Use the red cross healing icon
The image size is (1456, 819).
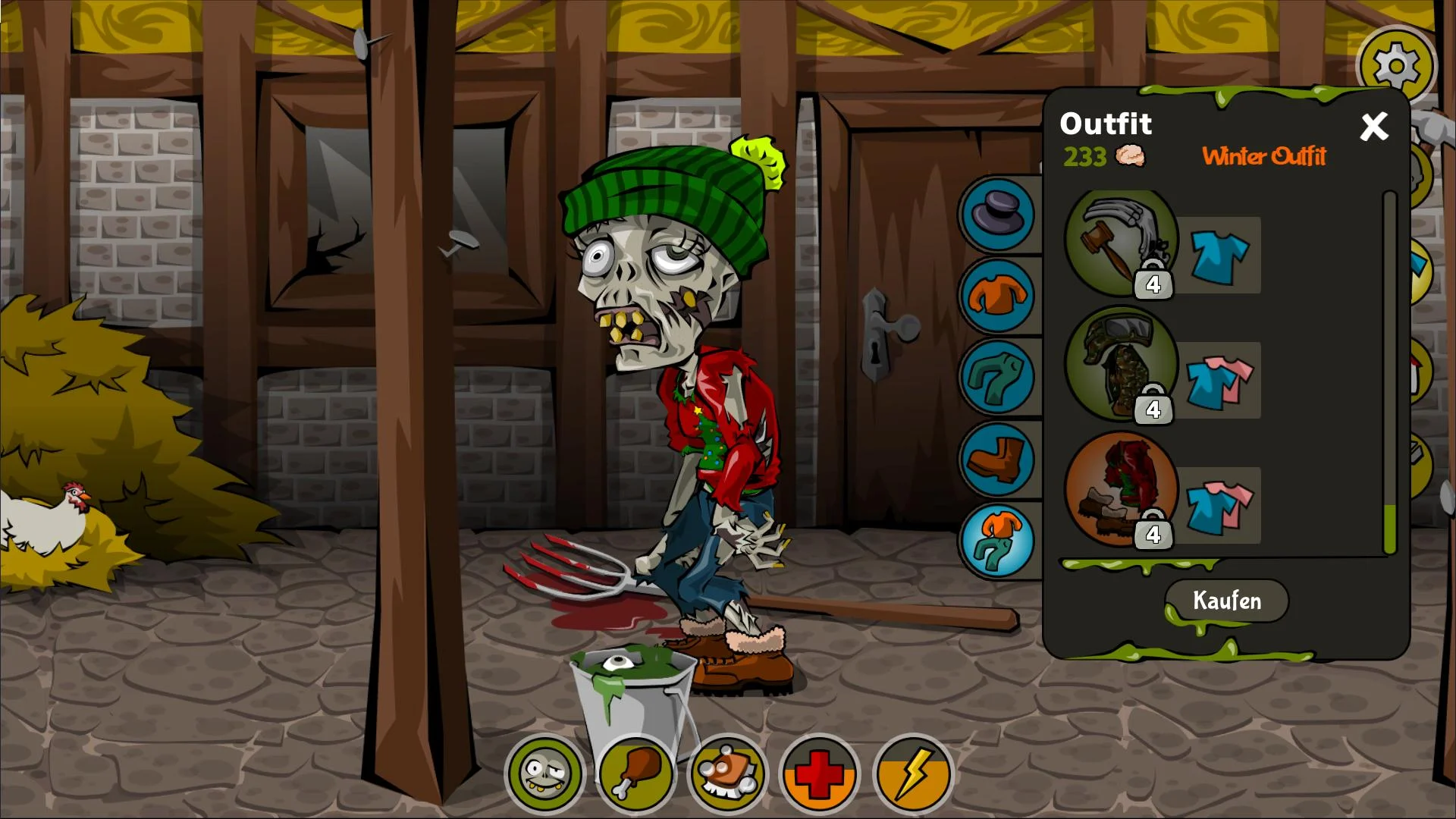coord(819,775)
